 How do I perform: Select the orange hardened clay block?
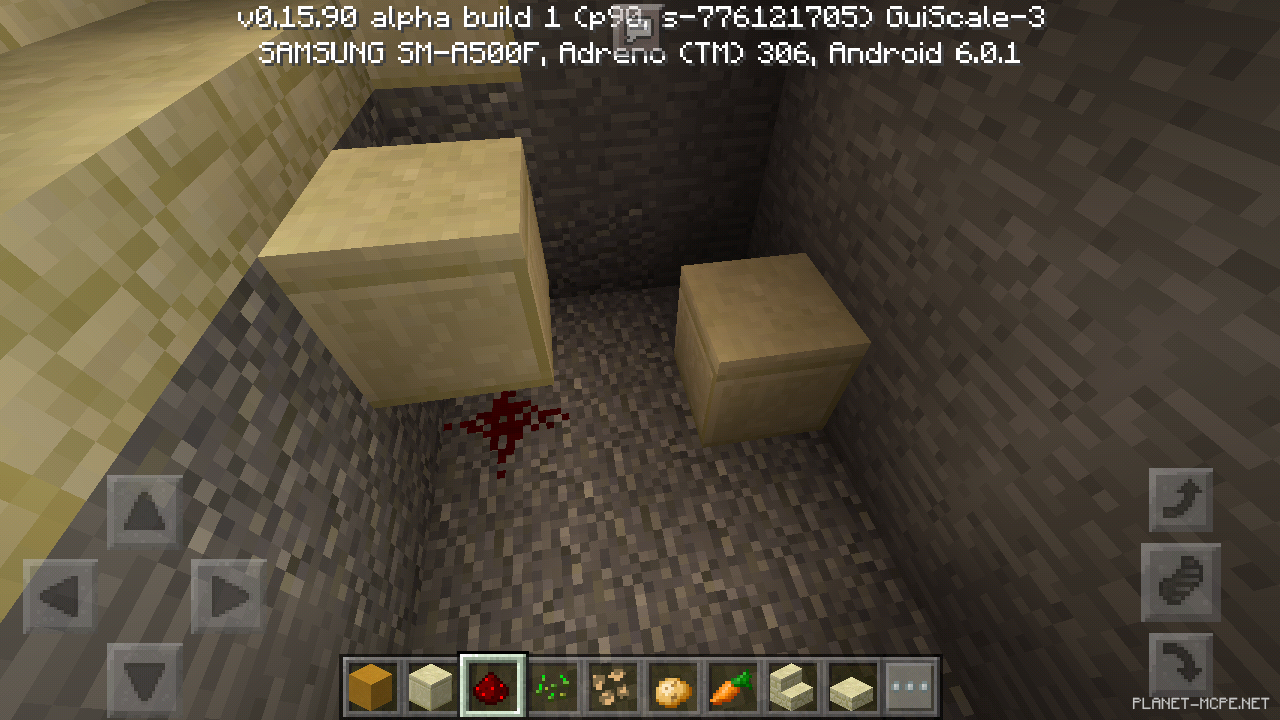[x=372, y=684]
